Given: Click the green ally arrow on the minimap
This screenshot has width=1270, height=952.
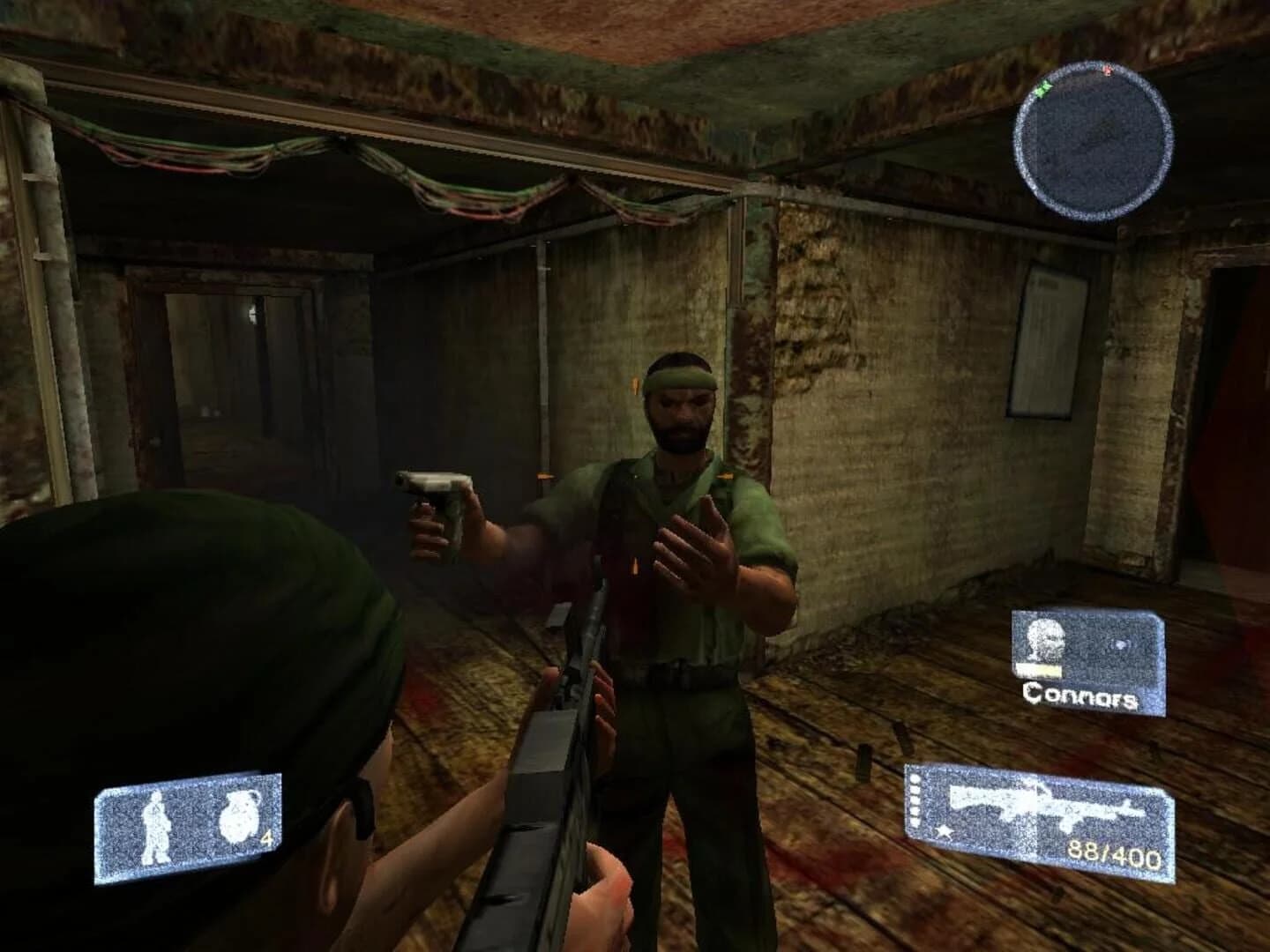Looking at the screenshot, I should pos(1043,88).
